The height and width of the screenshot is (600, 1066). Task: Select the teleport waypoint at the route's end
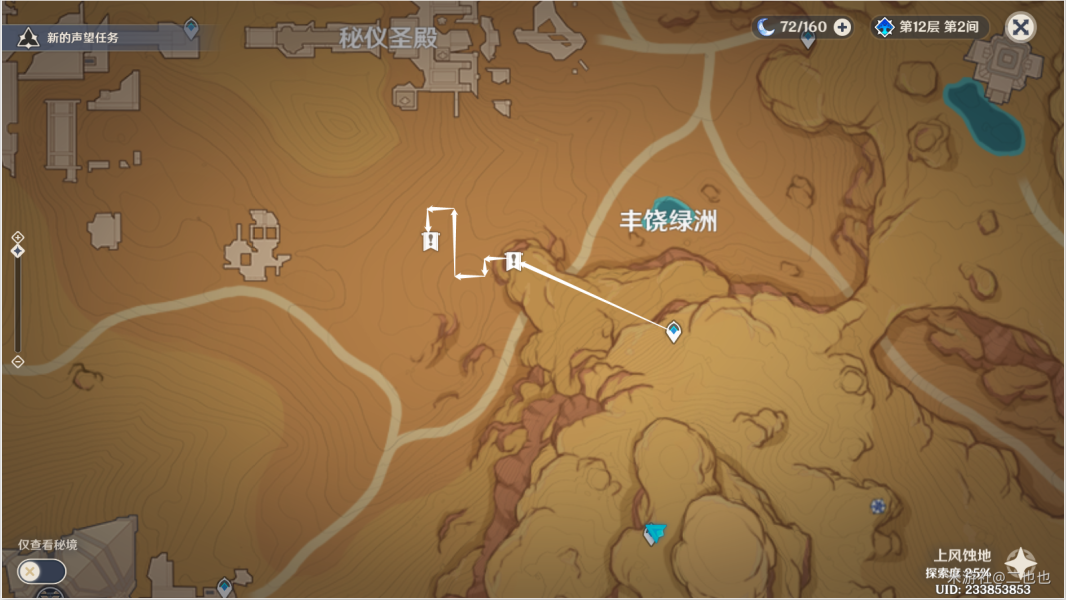click(x=674, y=331)
